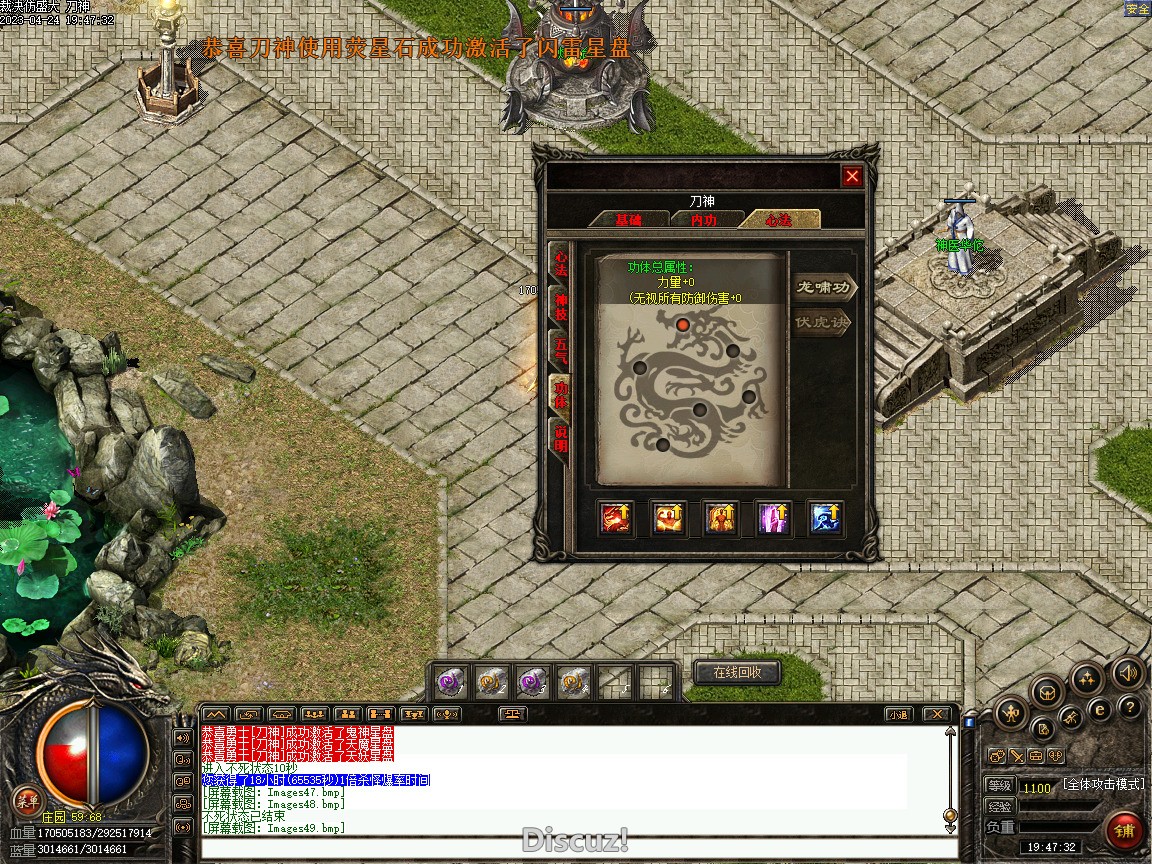The width and height of the screenshot is (1152, 864).
Task: Upgrade the blue swirl skill icon
Action: click(x=825, y=518)
